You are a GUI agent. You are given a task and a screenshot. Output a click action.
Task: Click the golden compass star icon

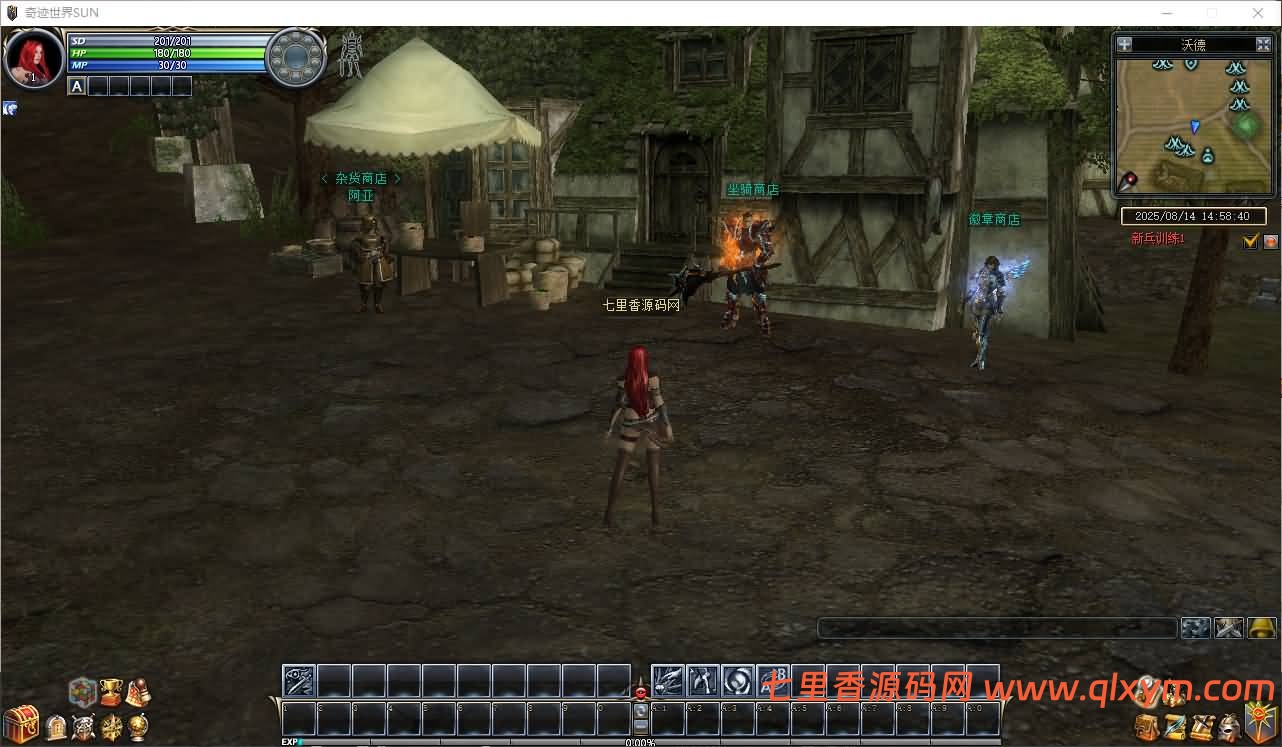pos(111,727)
